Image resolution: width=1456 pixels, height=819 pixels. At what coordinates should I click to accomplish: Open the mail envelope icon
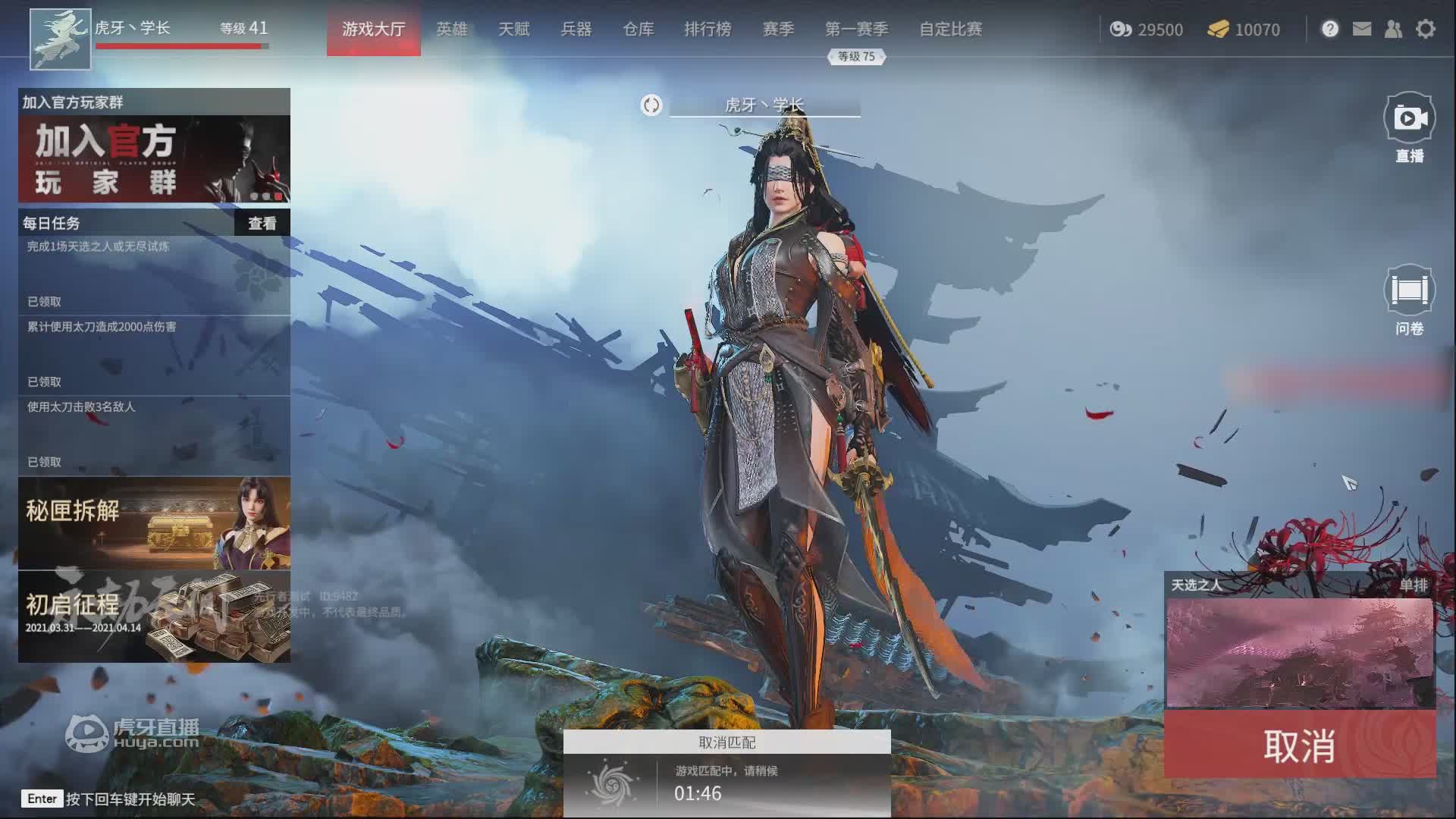pos(1362,29)
